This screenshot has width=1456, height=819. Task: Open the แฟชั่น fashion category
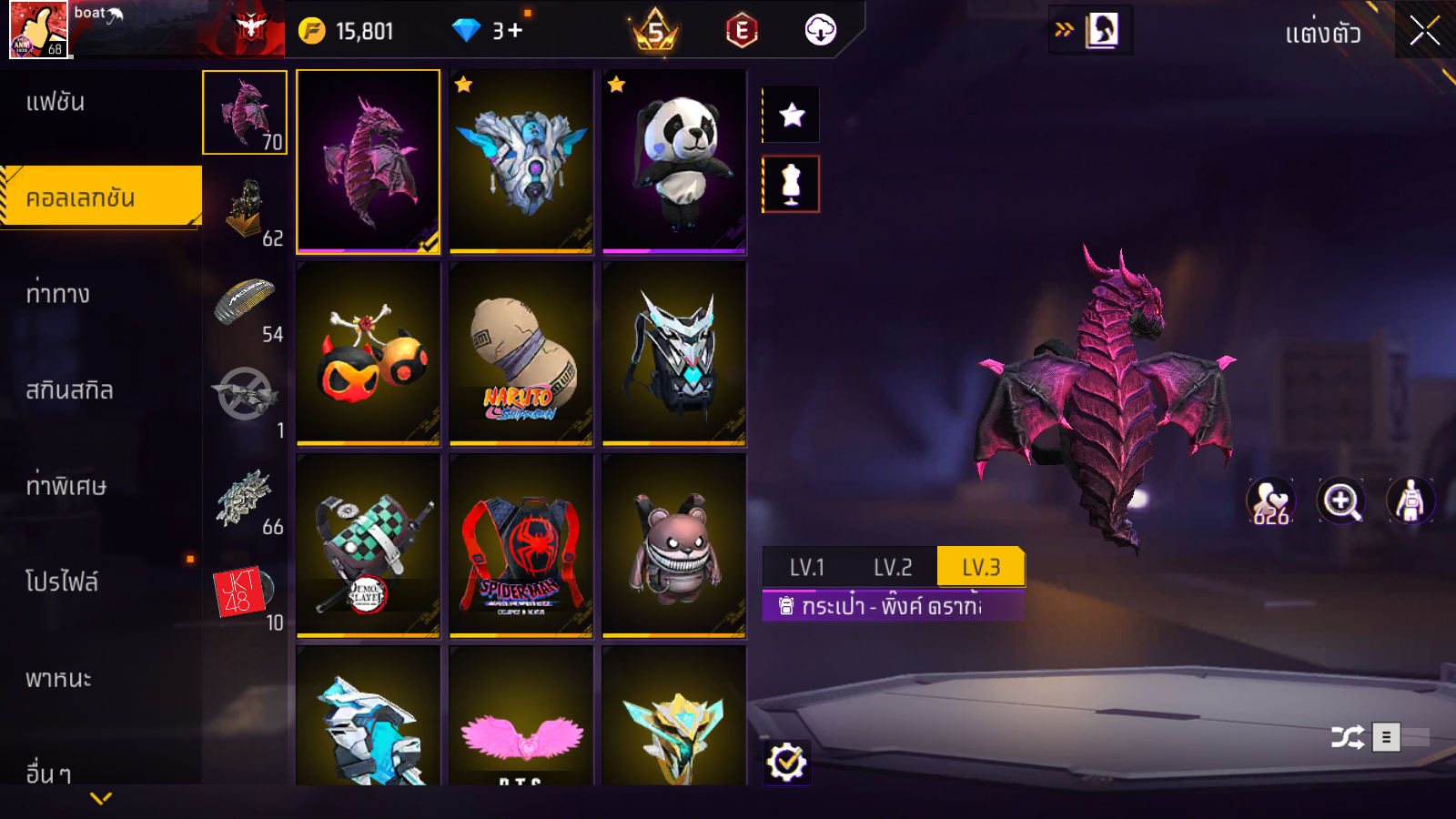(x=56, y=102)
